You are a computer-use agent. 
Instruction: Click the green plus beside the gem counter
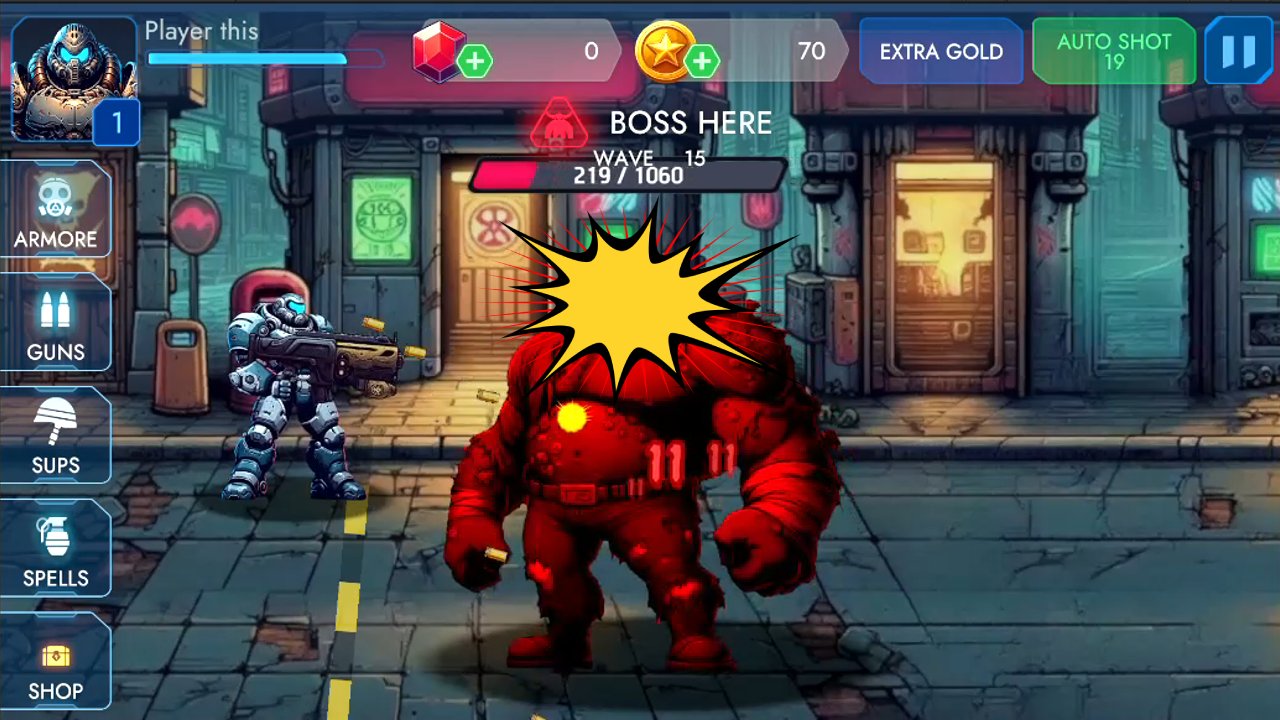(478, 62)
